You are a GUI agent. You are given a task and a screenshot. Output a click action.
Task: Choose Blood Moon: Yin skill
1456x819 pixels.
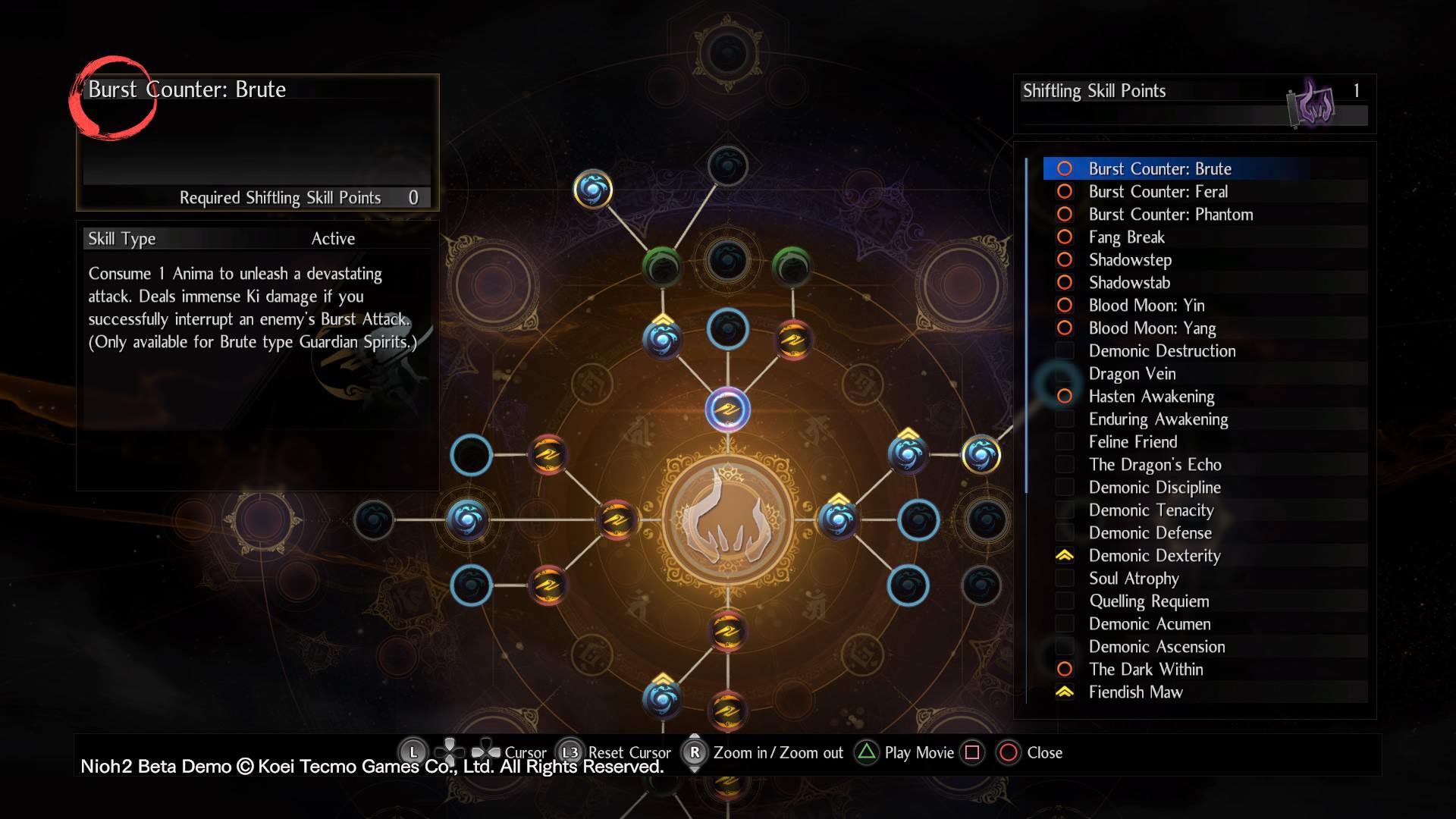(1146, 305)
